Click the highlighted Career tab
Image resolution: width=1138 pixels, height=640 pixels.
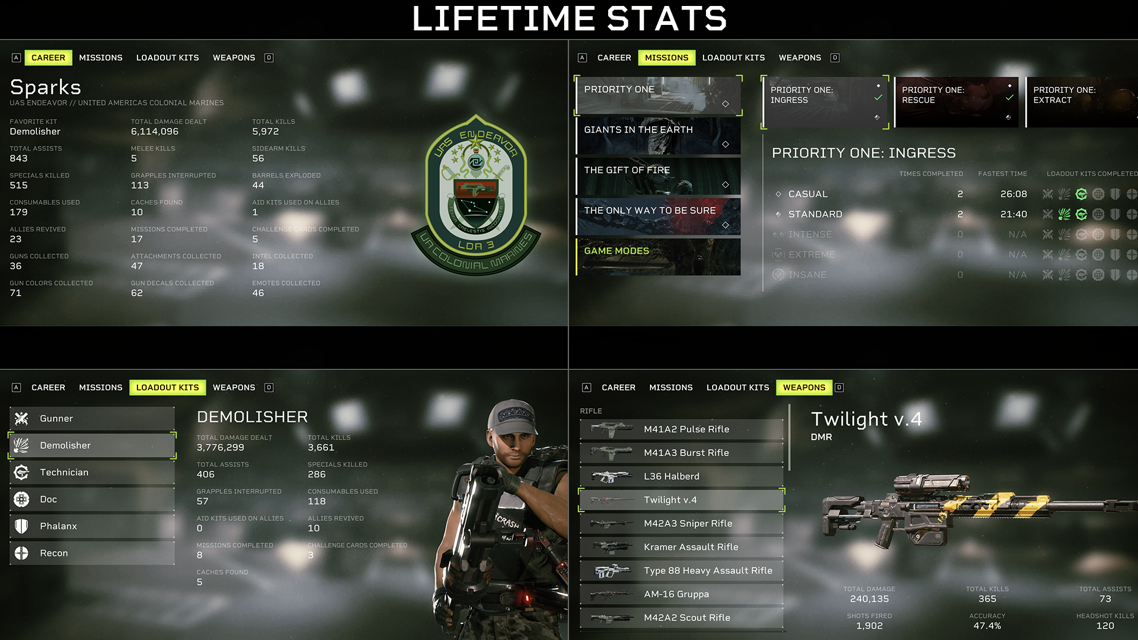click(48, 58)
